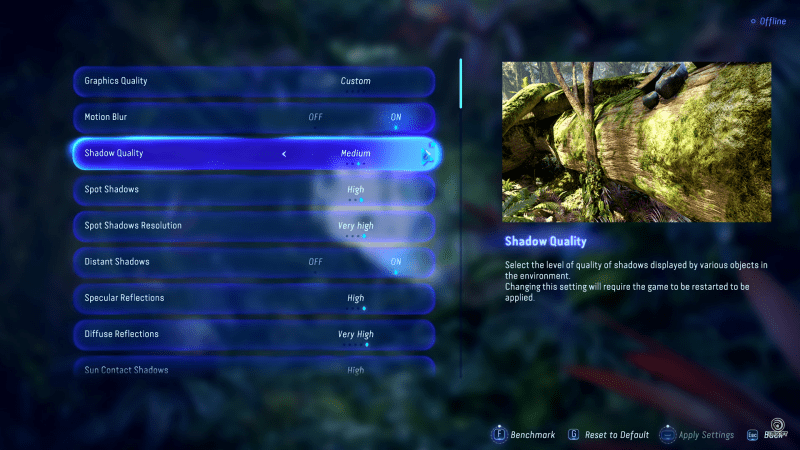Go Back from graphics settings
Image resolution: width=800 pixels, height=450 pixels.
point(765,435)
